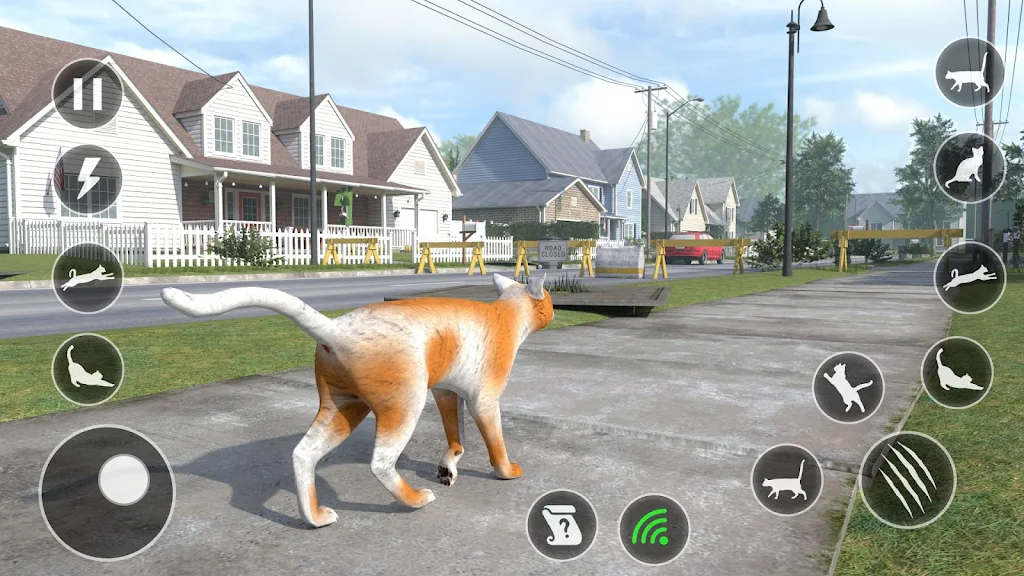1024x576 pixels.
Task: Use the claw scratch attack
Action: (907, 480)
